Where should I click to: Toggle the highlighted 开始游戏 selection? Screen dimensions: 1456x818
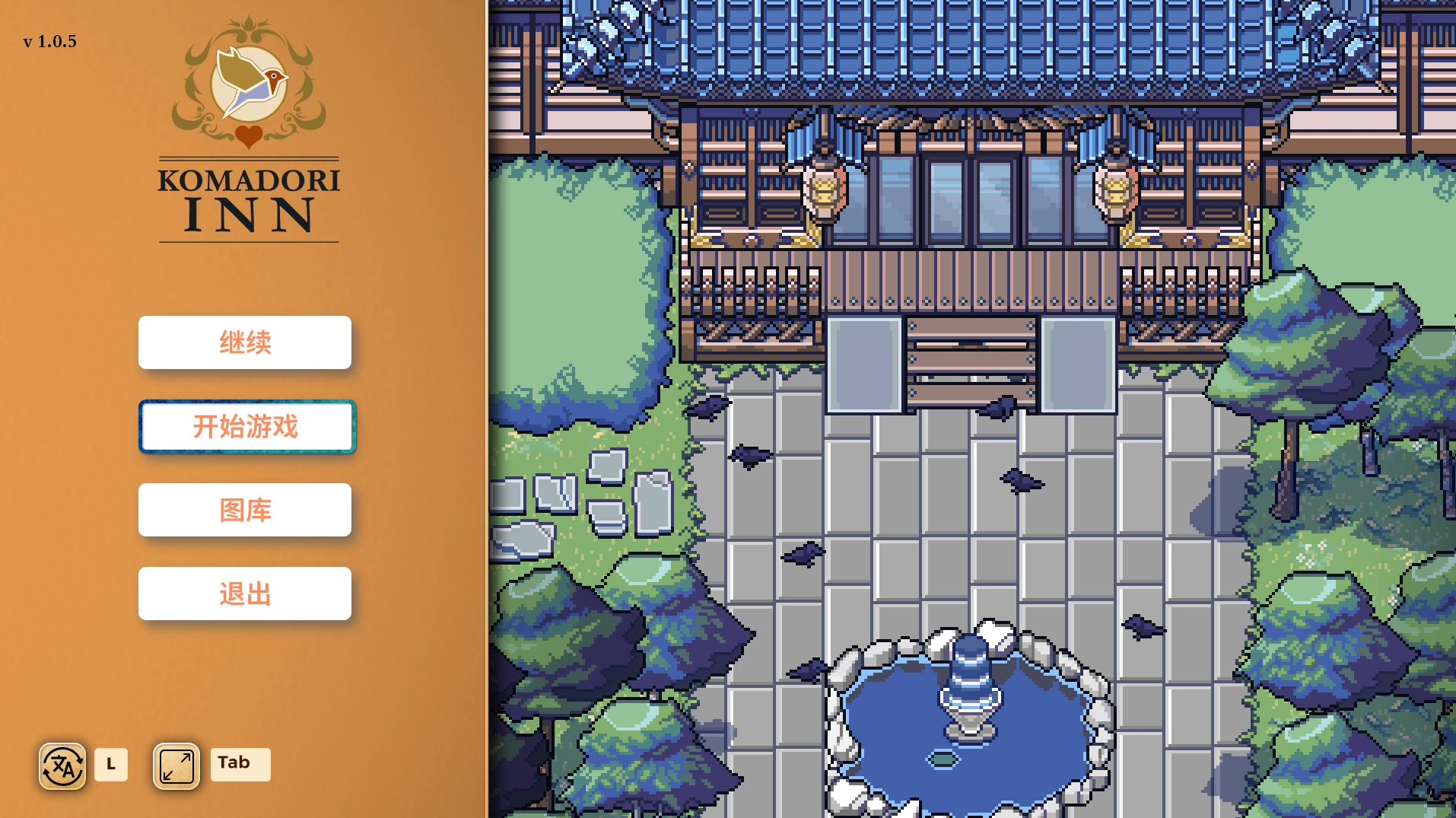click(246, 427)
